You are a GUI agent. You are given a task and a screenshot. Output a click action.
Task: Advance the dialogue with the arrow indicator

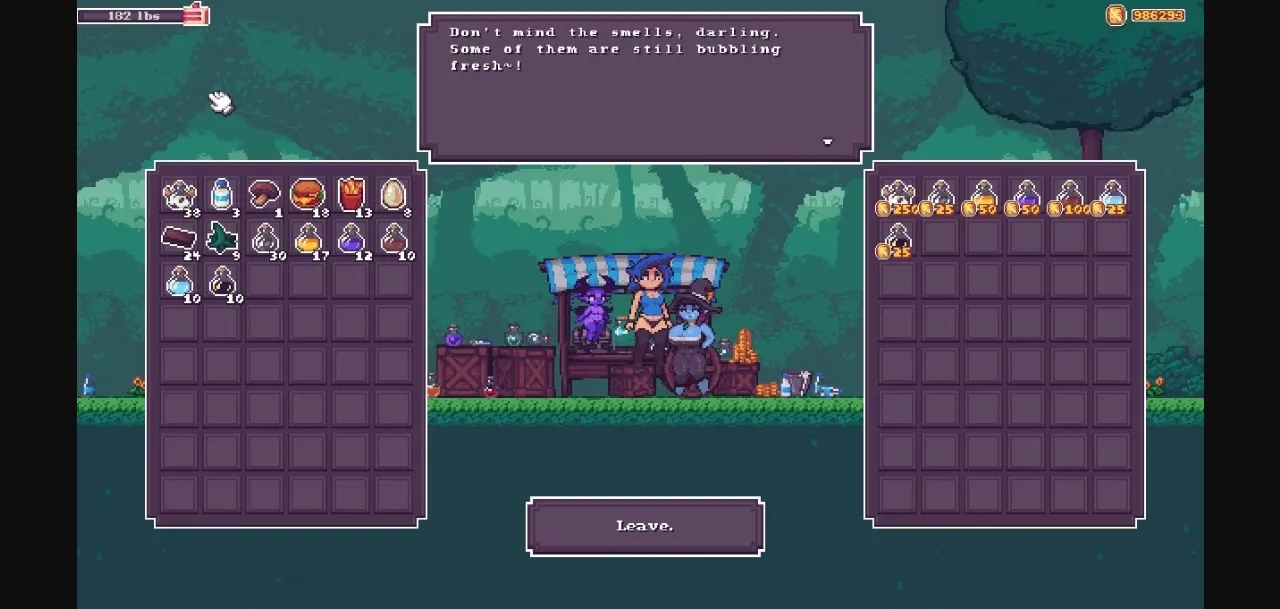[x=827, y=142]
